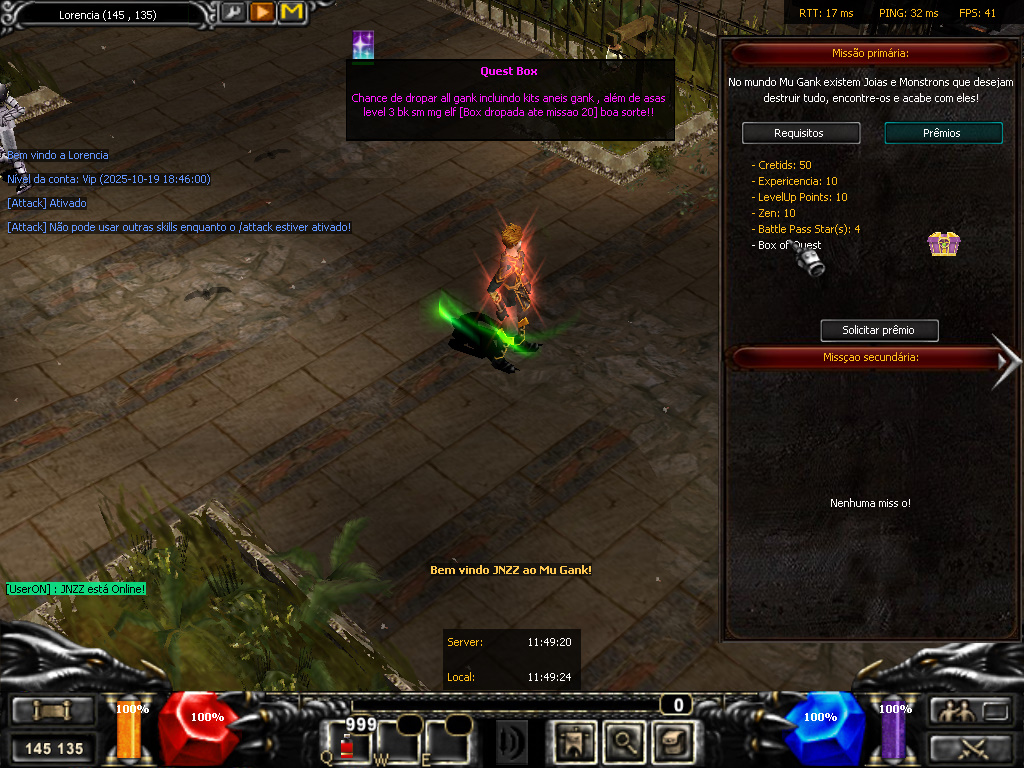Open settings with the wrench icon
Screen dimensions: 1024x768
[x=233, y=13]
